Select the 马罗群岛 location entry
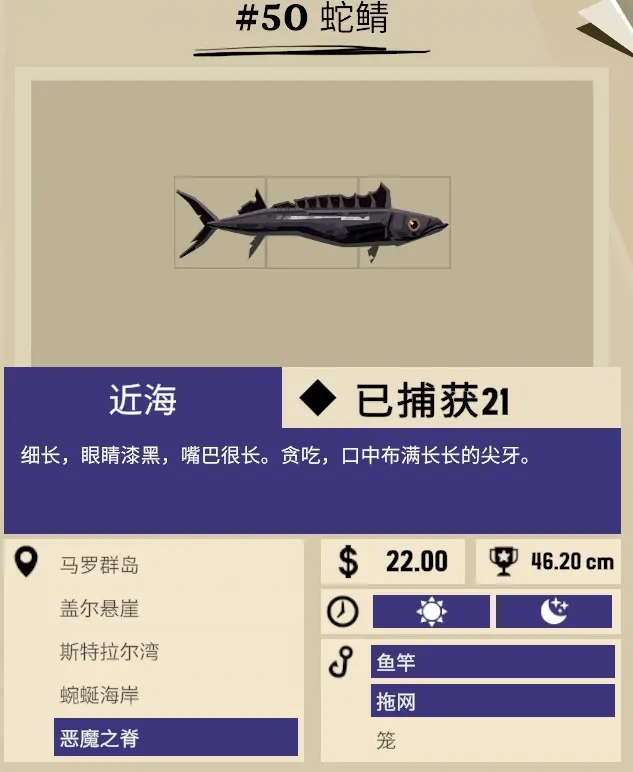Image resolution: width=633 pixels, height=772 pixels. tap(99, 566)
